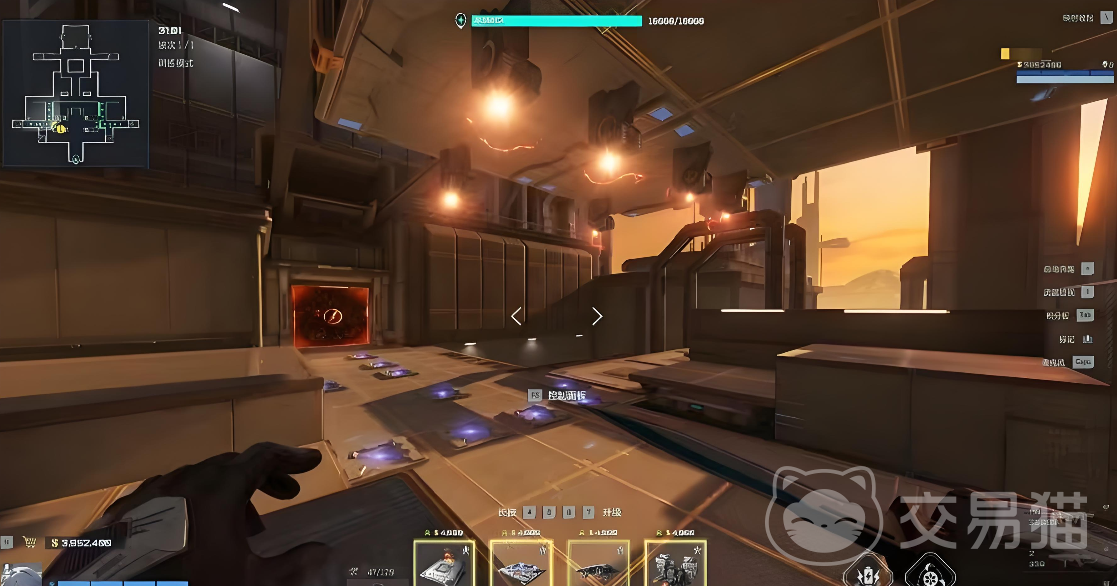This screenshot has height=586, width=1117.
Task: Open the shop via the cart icon
Action: click(31, 543)
